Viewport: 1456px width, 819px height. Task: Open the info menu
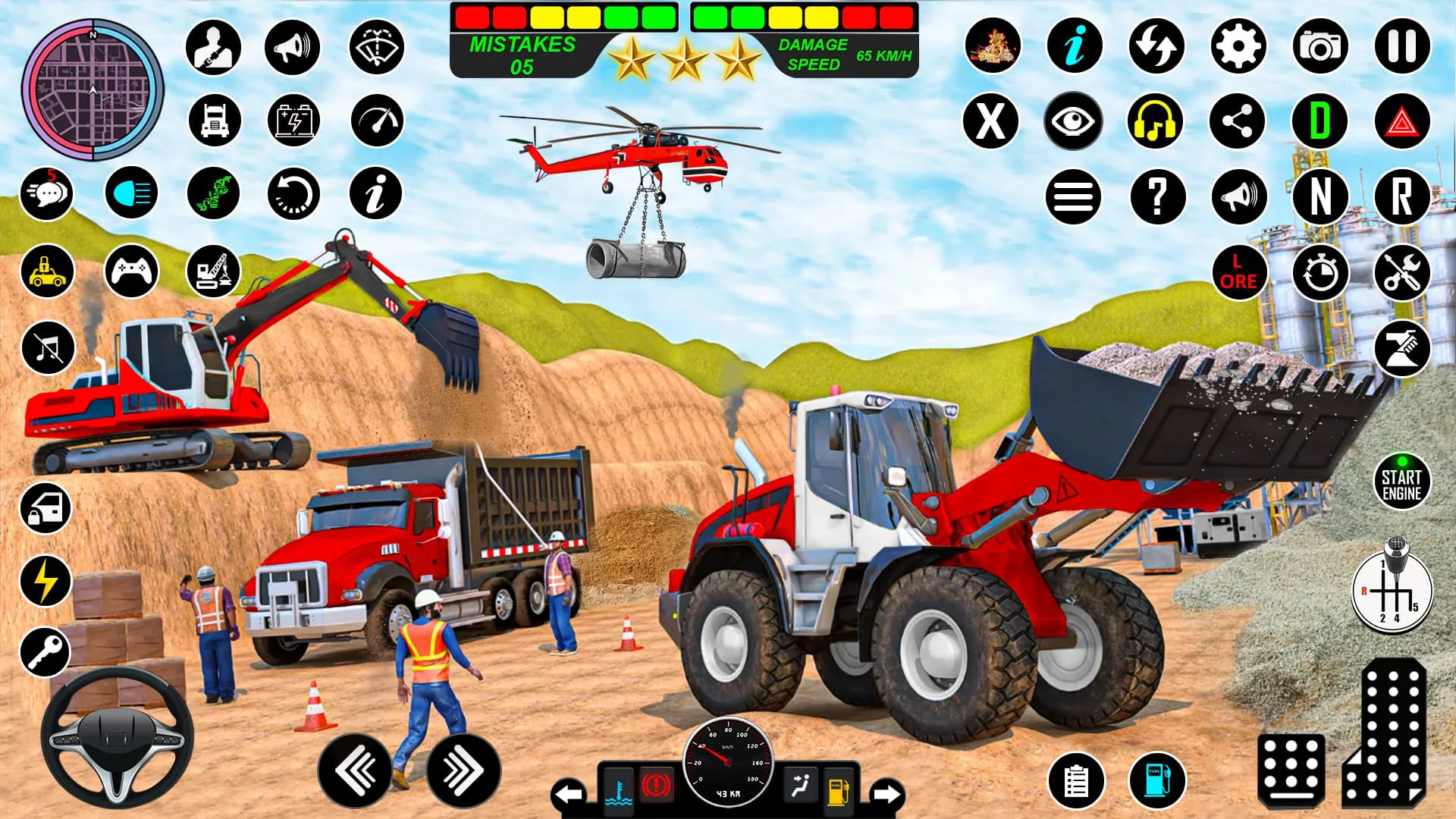tap(1073, 45)
